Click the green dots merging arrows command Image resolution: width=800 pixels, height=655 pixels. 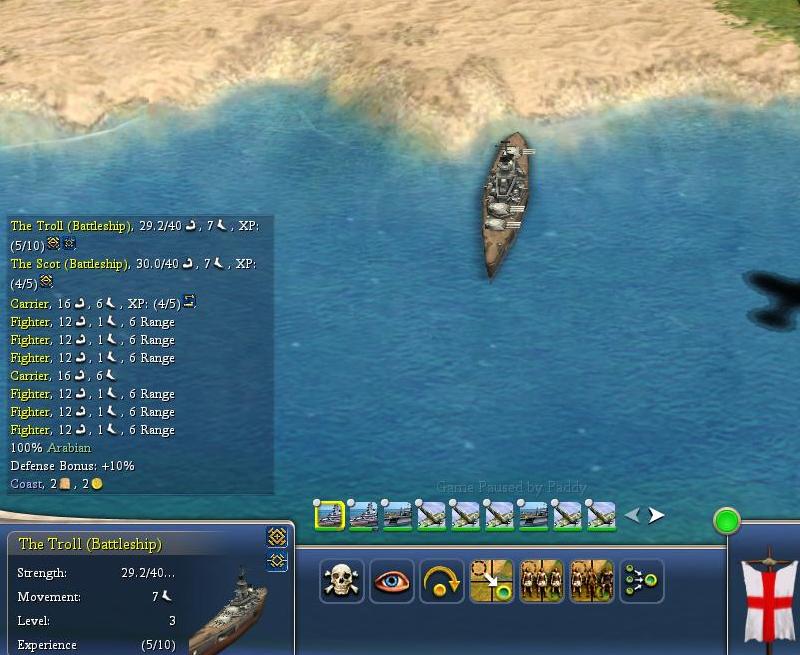(641, 581)
